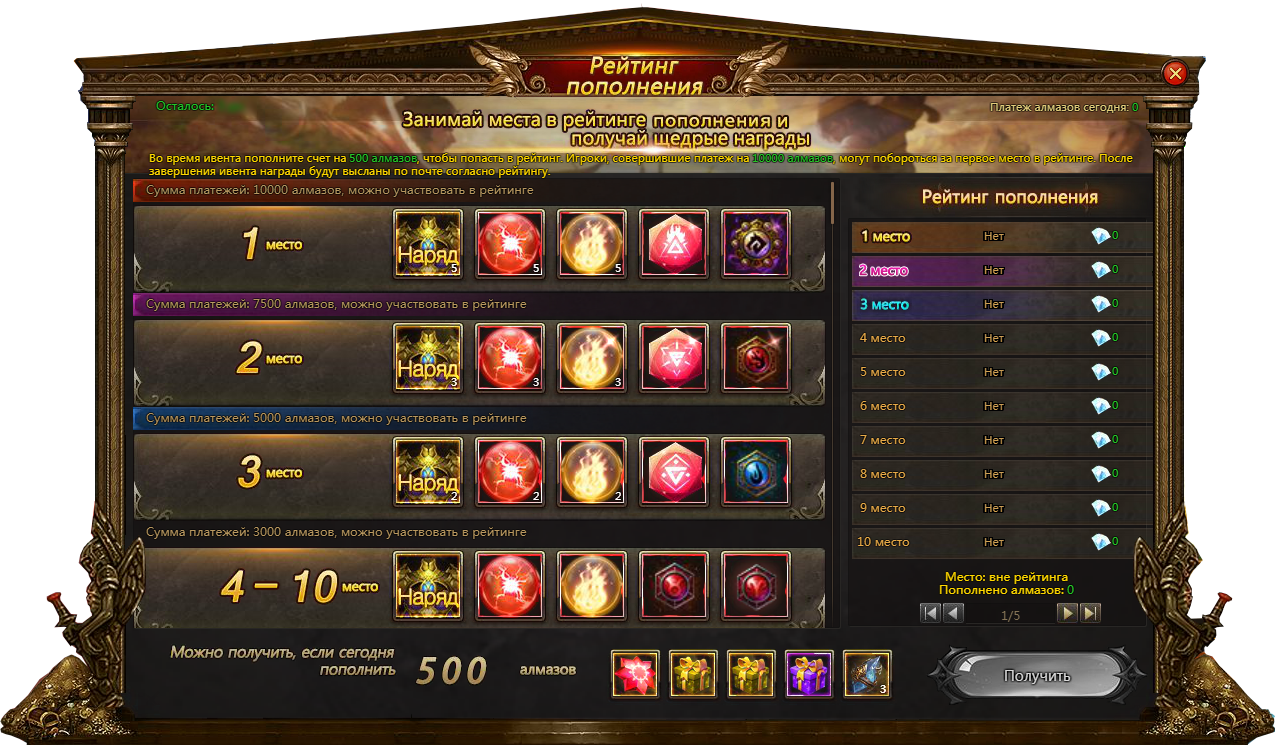This screenshot has height=745, width=1275.
Task: View the purple gift box reward
Action: click(809, 674)
